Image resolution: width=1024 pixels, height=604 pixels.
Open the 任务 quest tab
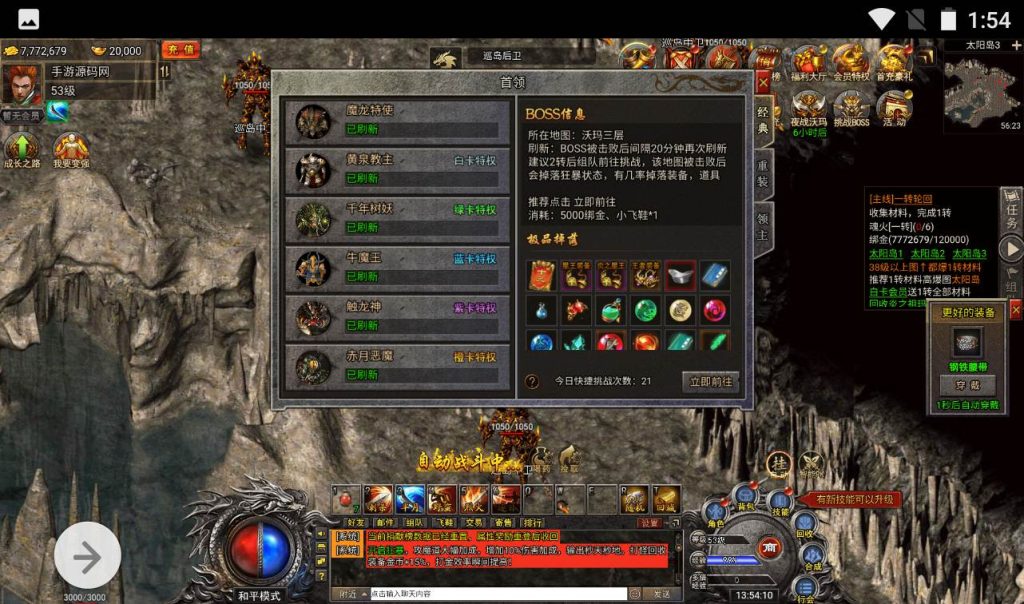pos(1011,208)
